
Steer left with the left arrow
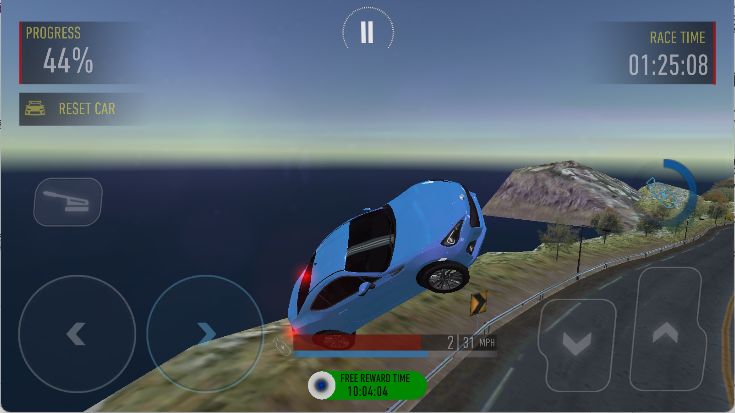pos(76,333)
